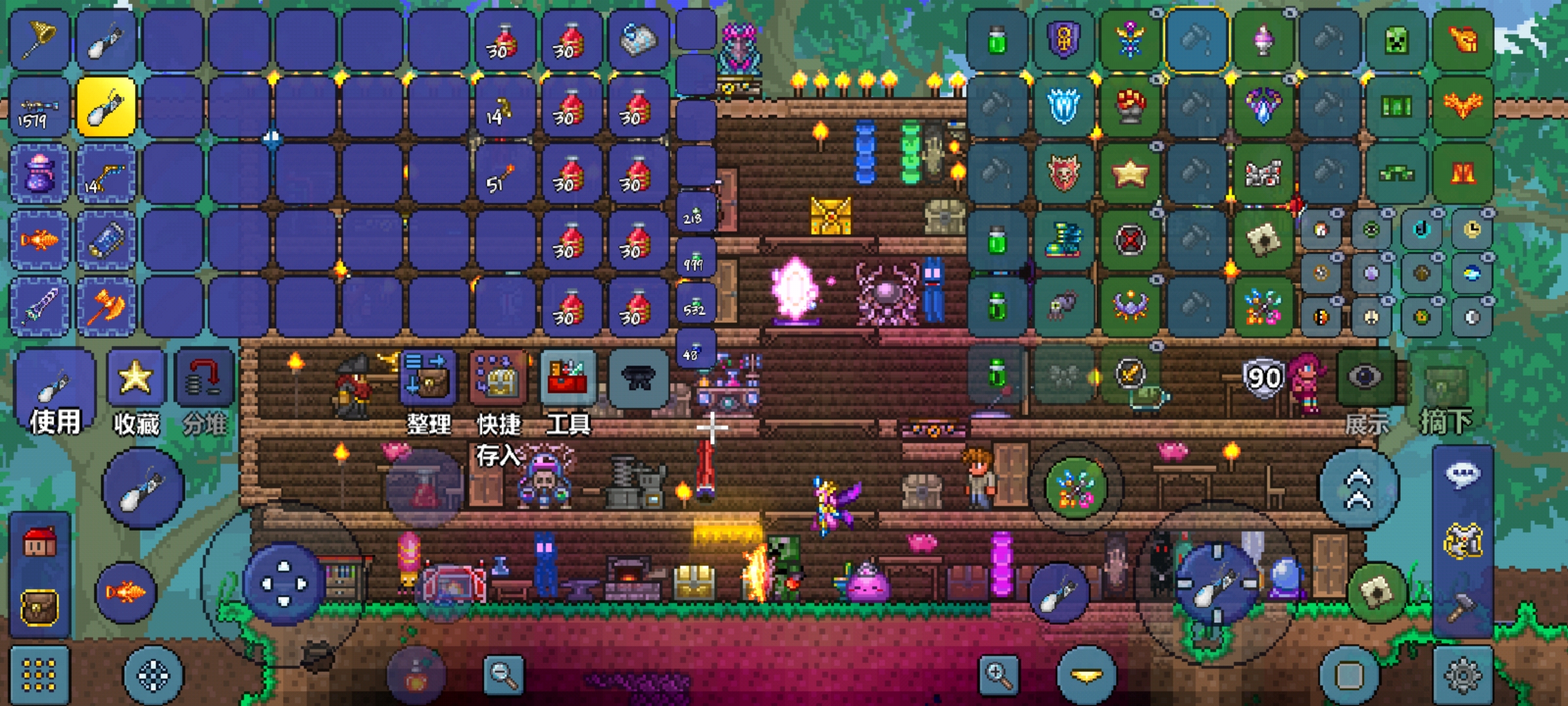Image resolution: width=1568 pixels, height=706 pixels.
Task: Select the highlighted yellow inventory slot
Action: click(x=106, y=107)
